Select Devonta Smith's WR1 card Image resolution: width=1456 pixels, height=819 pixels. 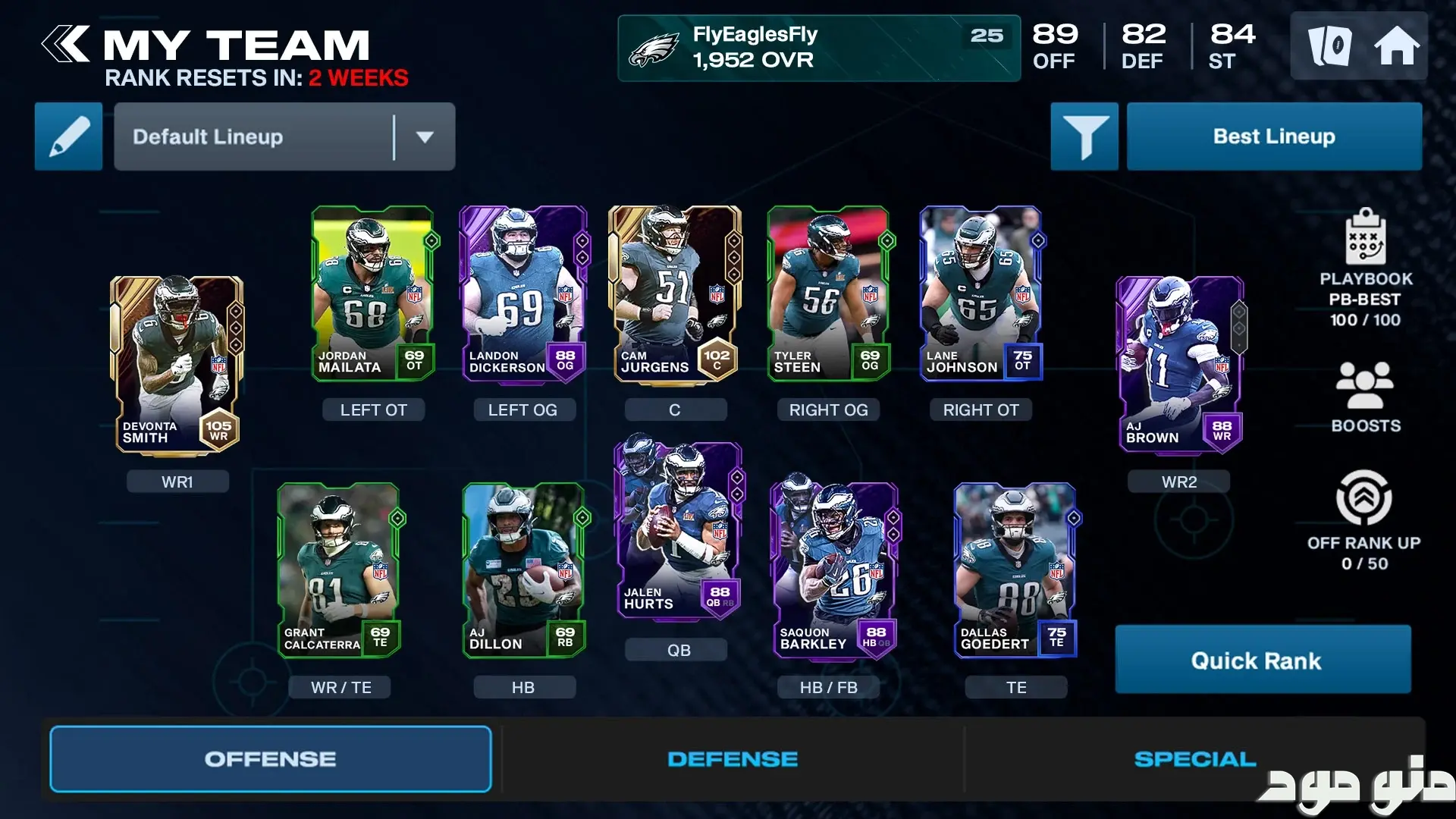tap(177, 366)
